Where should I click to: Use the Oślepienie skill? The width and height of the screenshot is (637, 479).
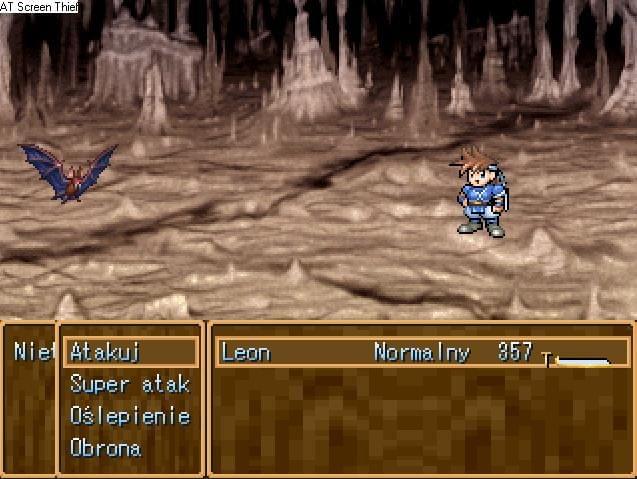point(129,416)
